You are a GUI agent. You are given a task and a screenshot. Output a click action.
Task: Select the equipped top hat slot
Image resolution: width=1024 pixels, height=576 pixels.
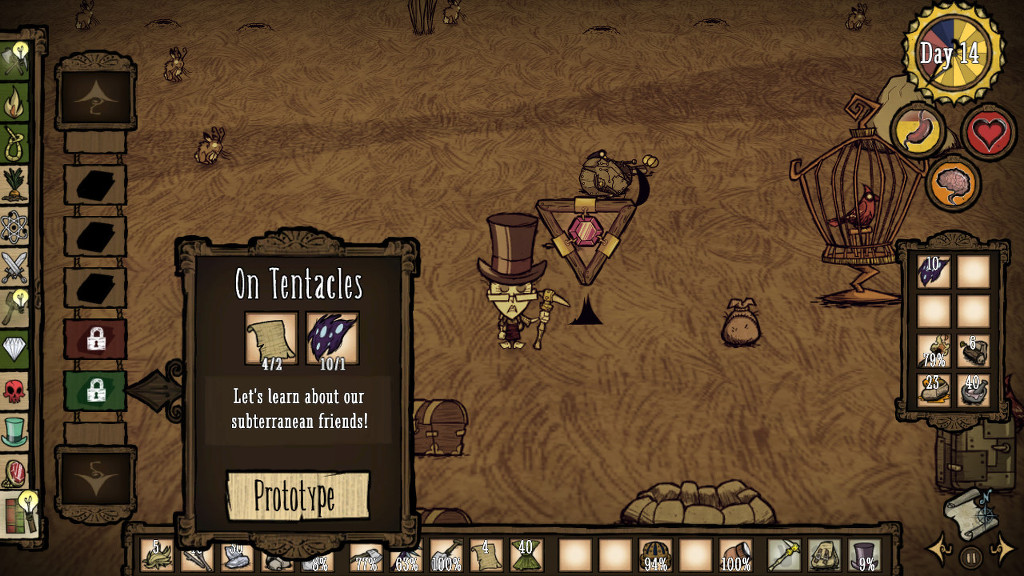pyautogui.click(x=864, y=555)
